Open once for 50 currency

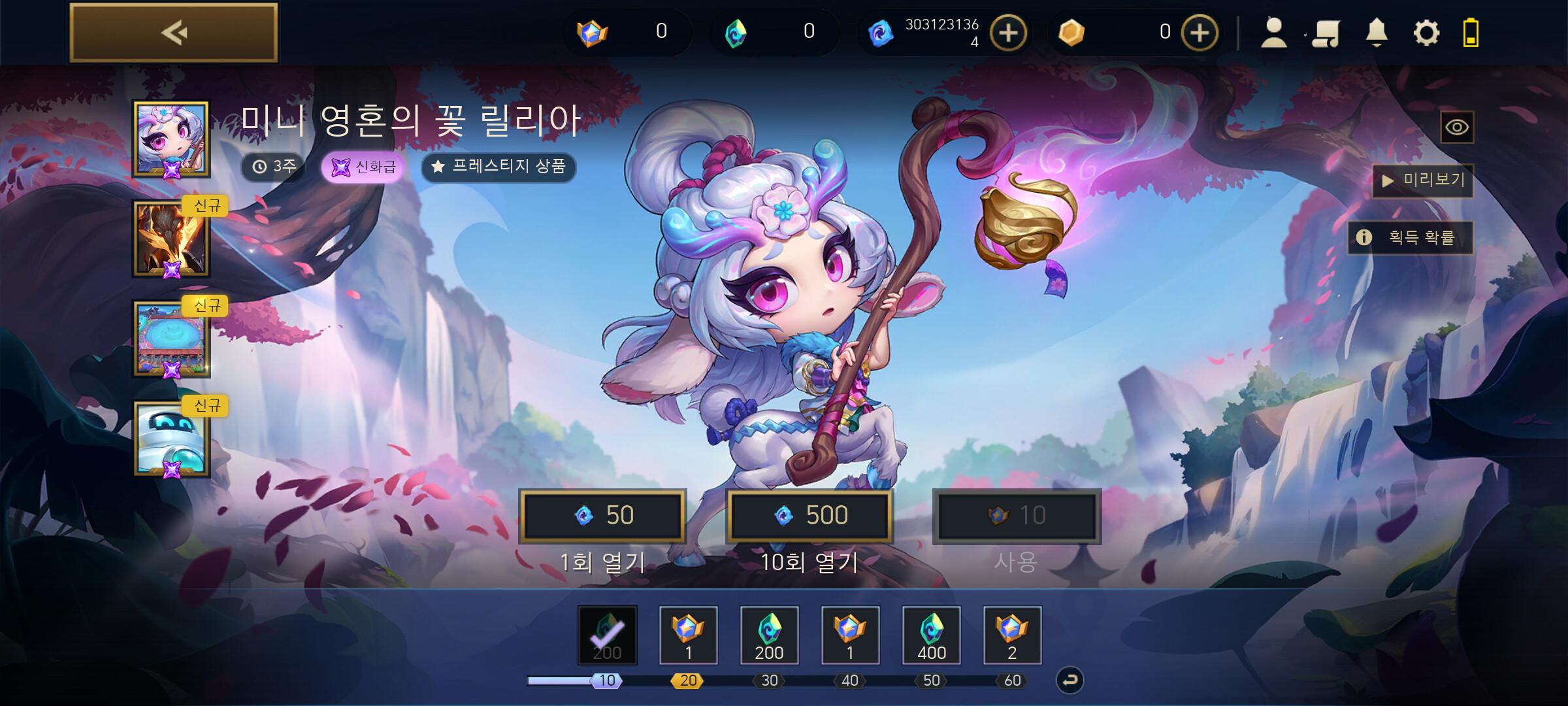(602, 516)
